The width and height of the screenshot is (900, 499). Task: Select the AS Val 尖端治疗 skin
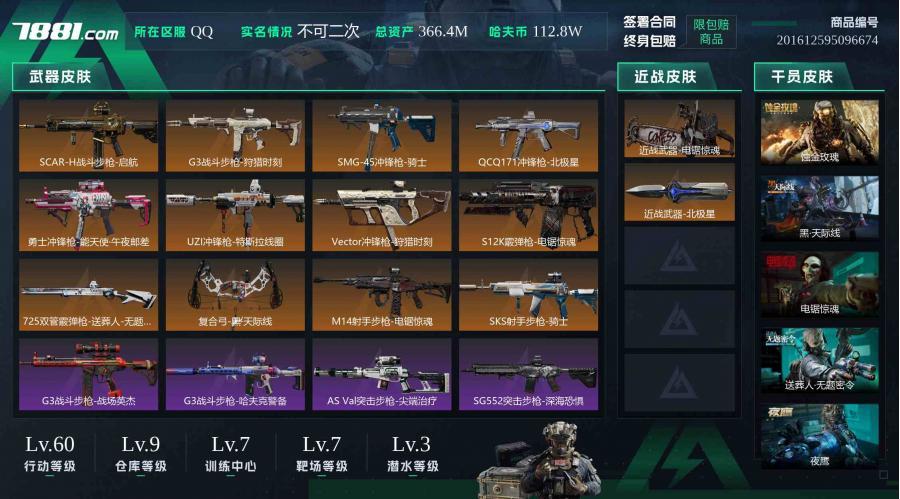point(382,374)
